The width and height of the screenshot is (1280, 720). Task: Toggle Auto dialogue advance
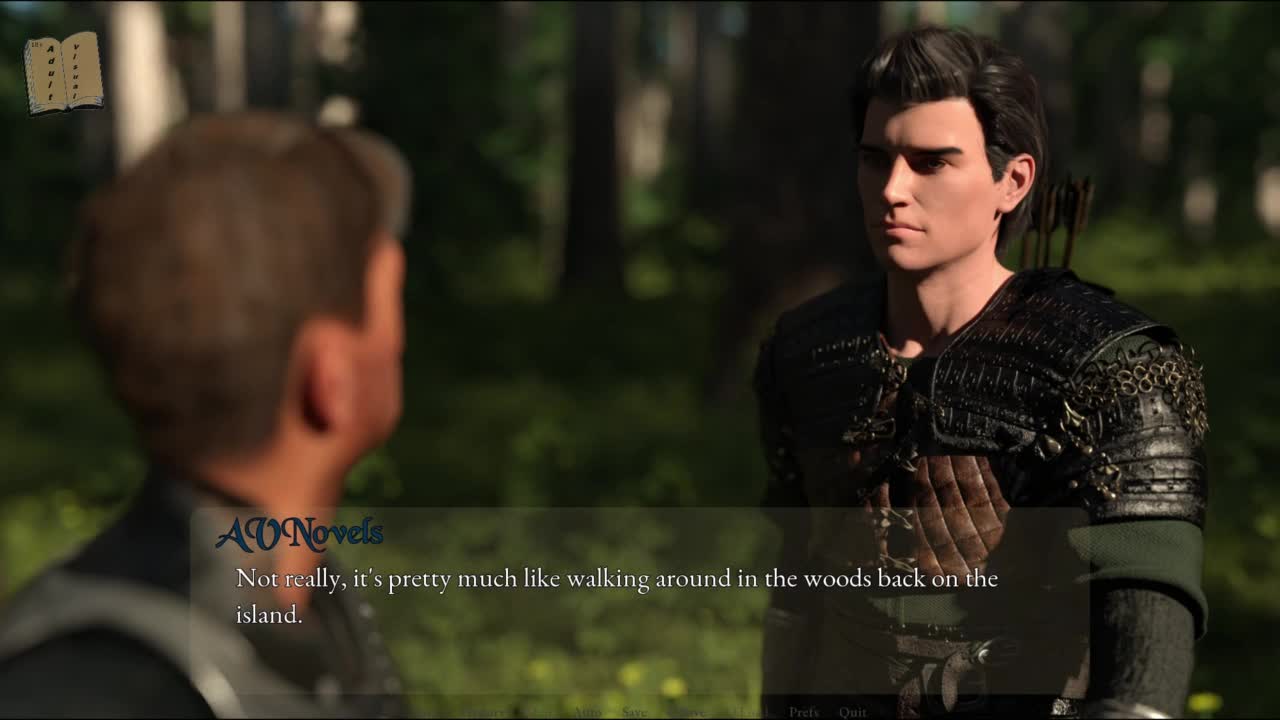point(586,712)
